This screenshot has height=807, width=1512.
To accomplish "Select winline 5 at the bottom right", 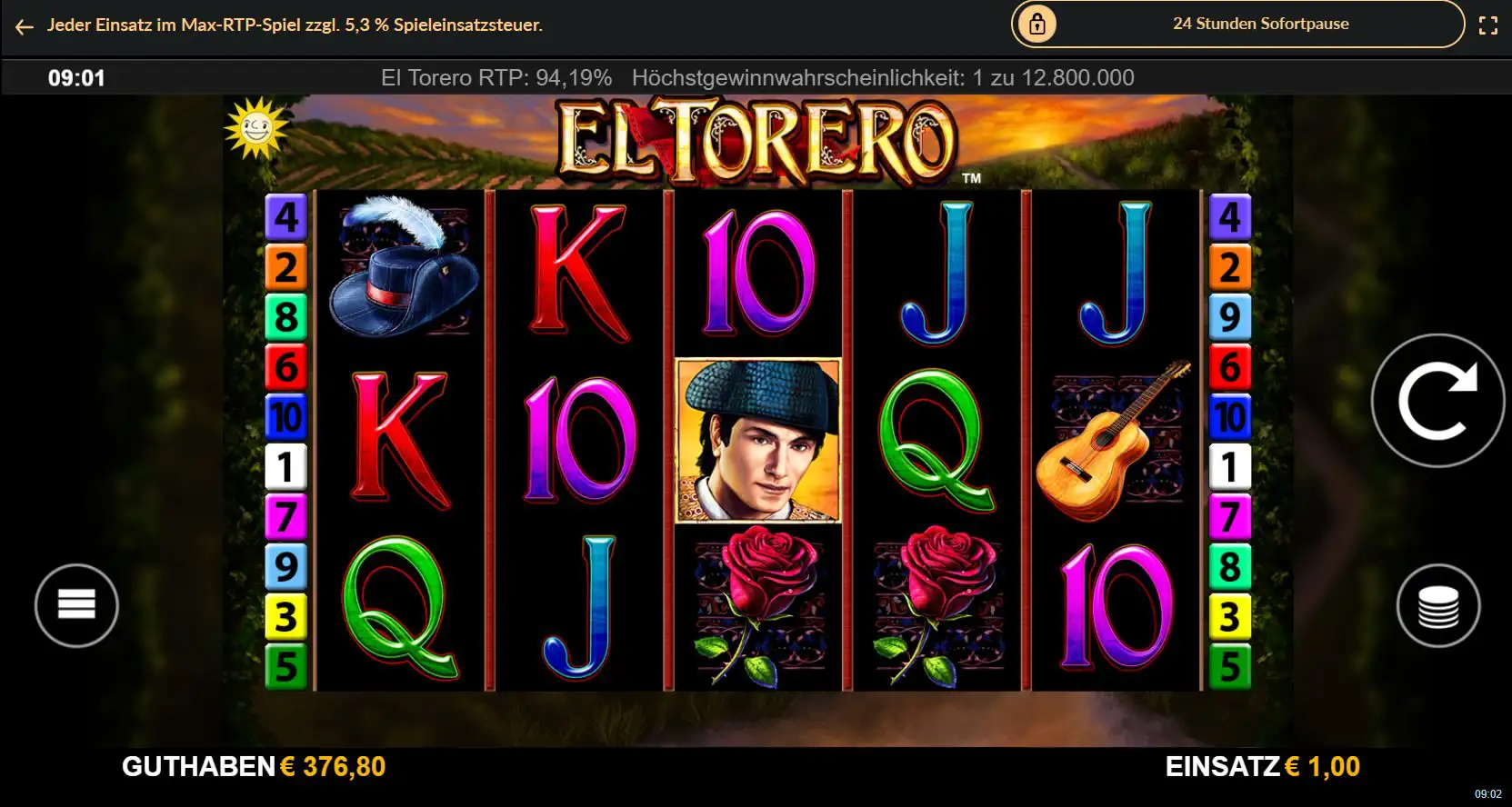I will [1231, 667].
